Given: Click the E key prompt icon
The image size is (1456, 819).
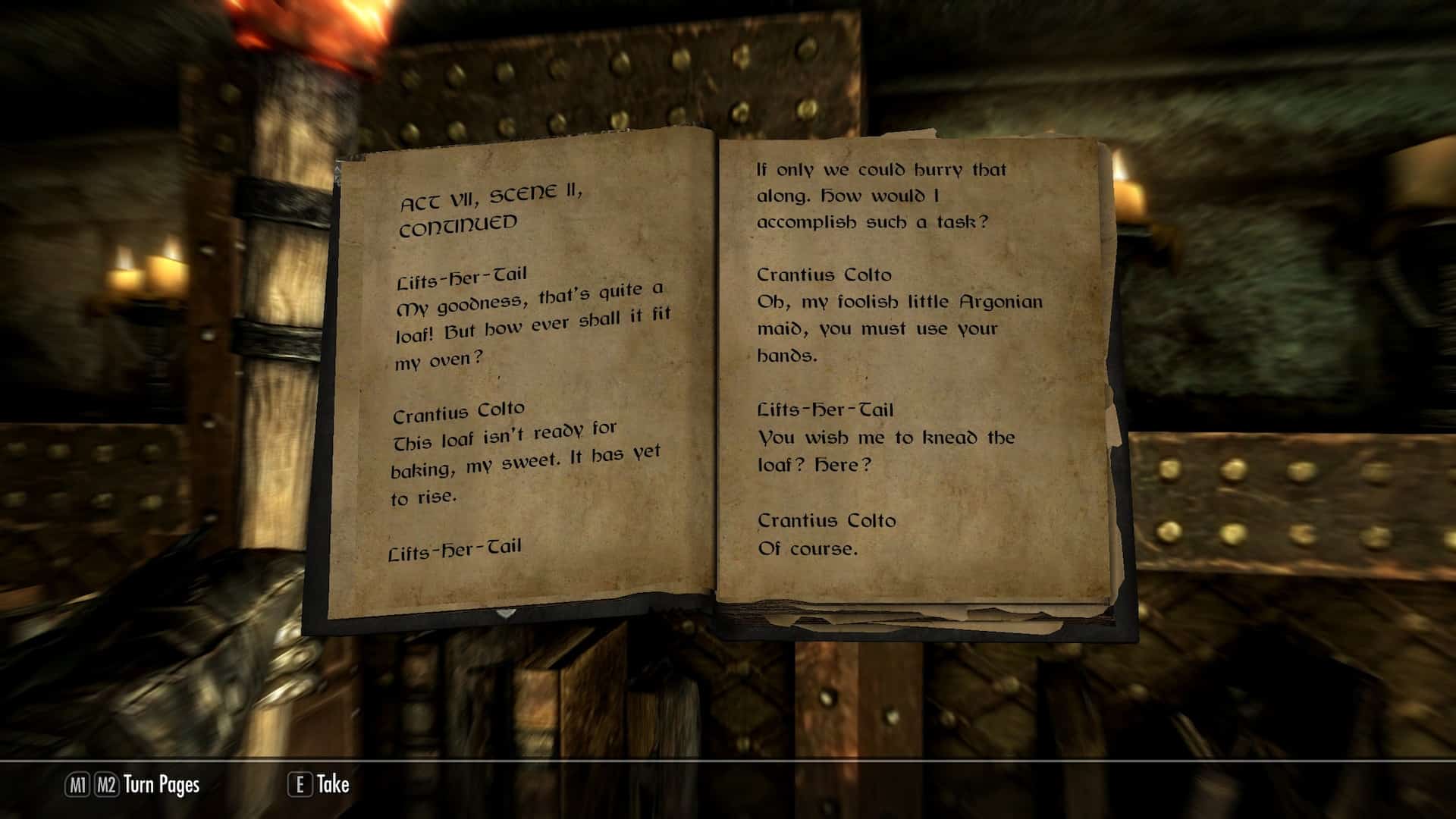Looking at the screenshot, I should click(303, 786).
